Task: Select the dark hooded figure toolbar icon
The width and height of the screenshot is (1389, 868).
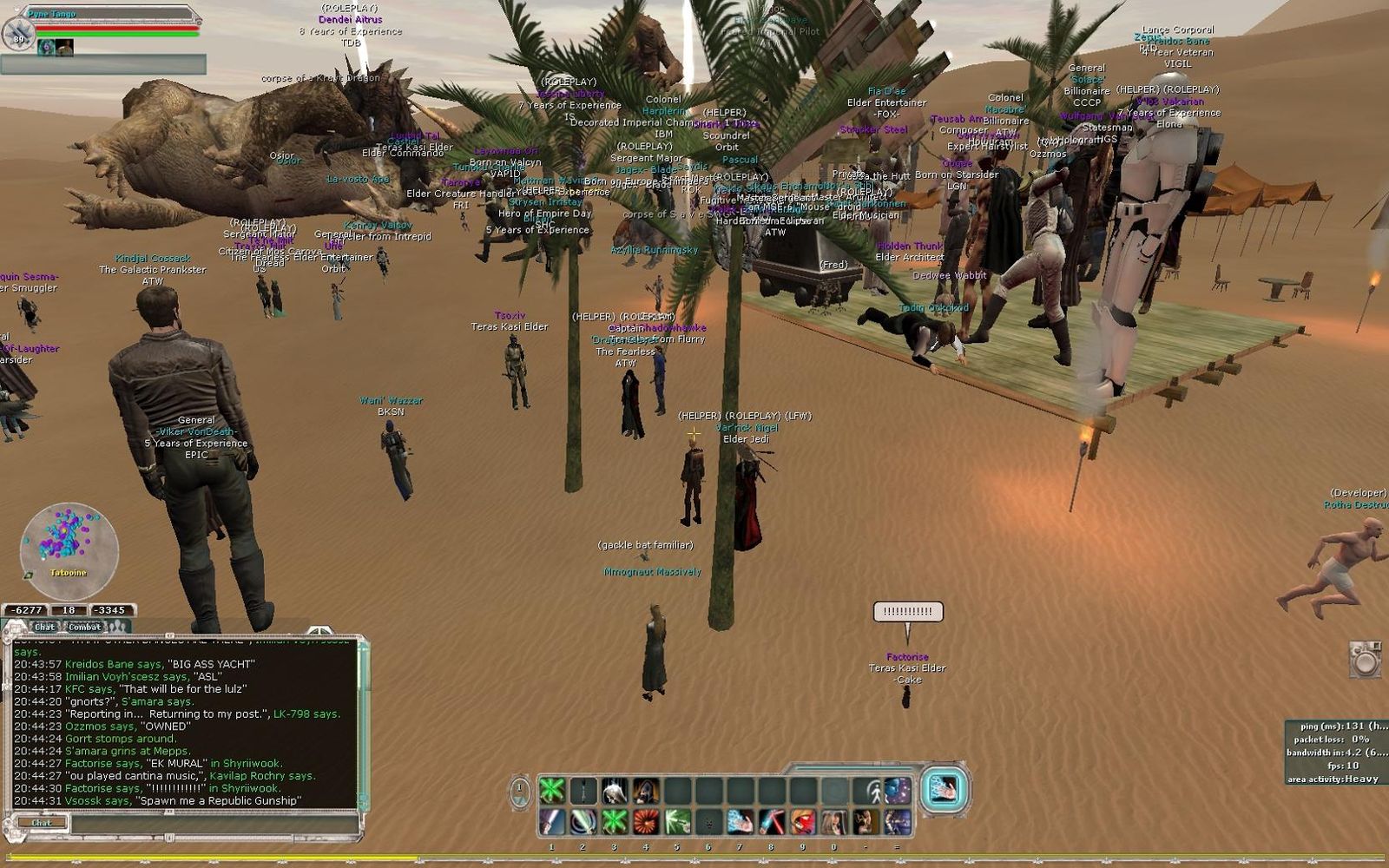Action: click(645, 791)
